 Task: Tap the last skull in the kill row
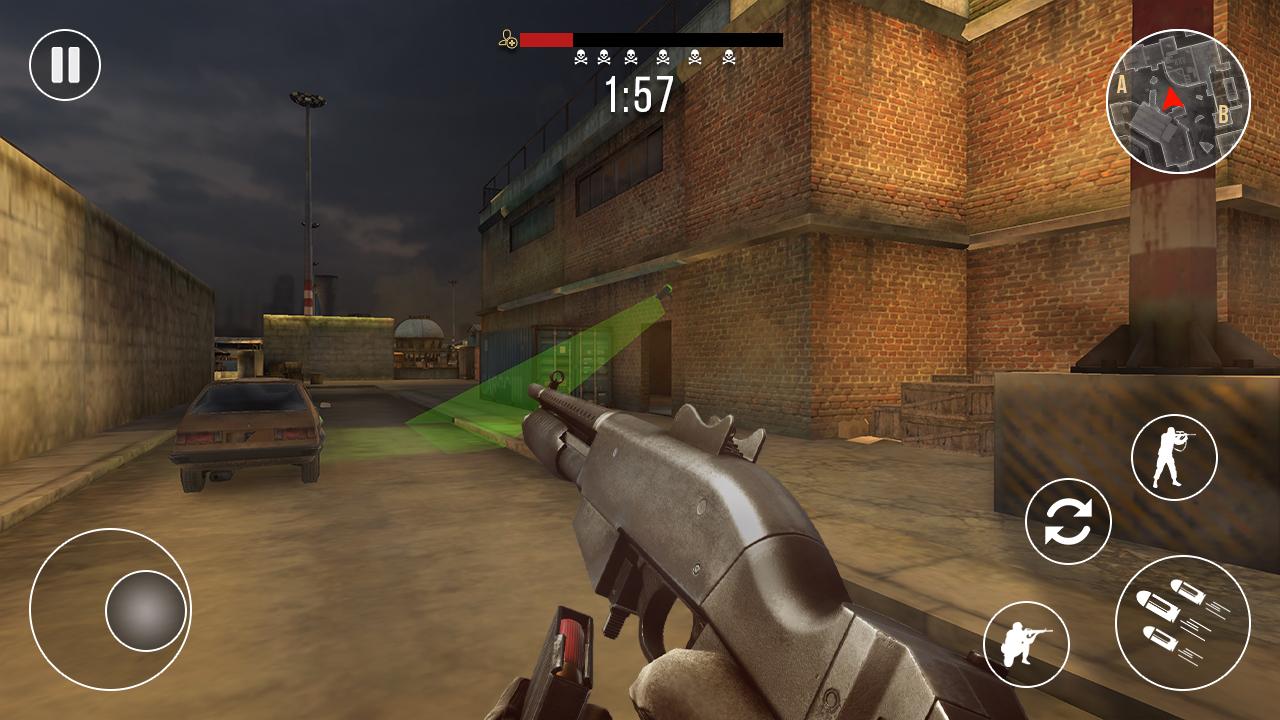727,57
